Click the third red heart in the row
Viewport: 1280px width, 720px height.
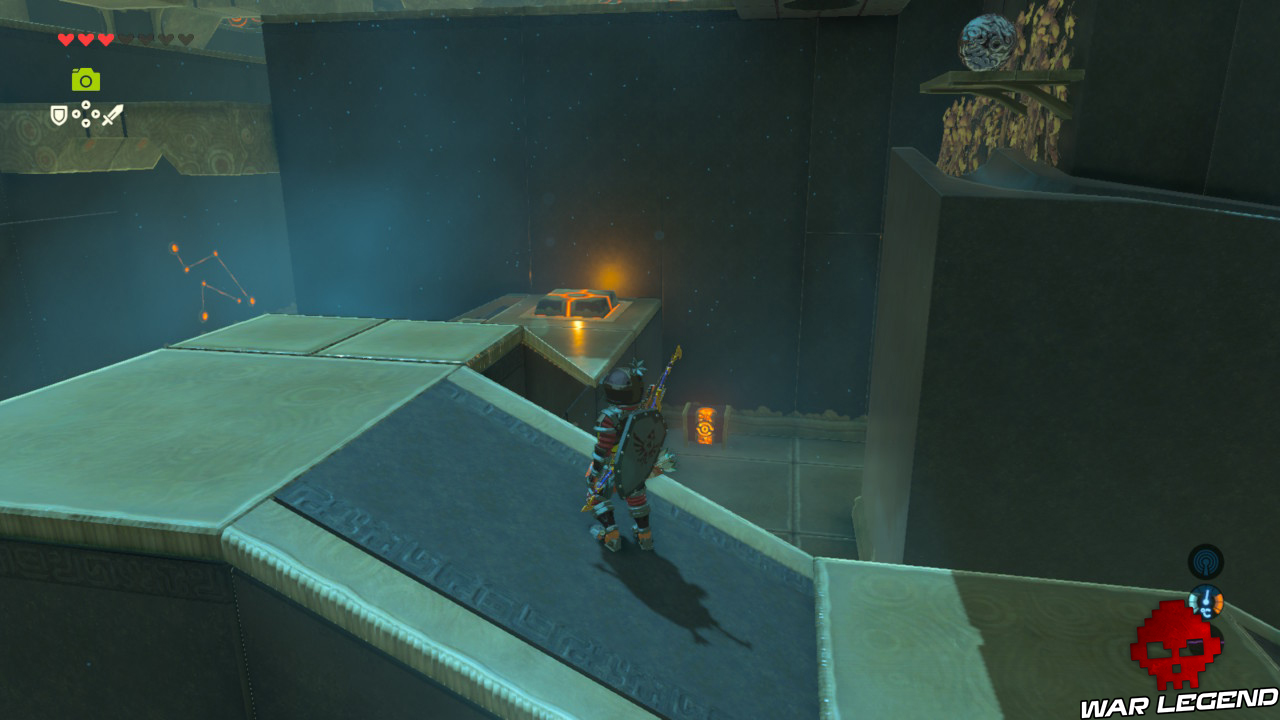(x=106, y=40)
